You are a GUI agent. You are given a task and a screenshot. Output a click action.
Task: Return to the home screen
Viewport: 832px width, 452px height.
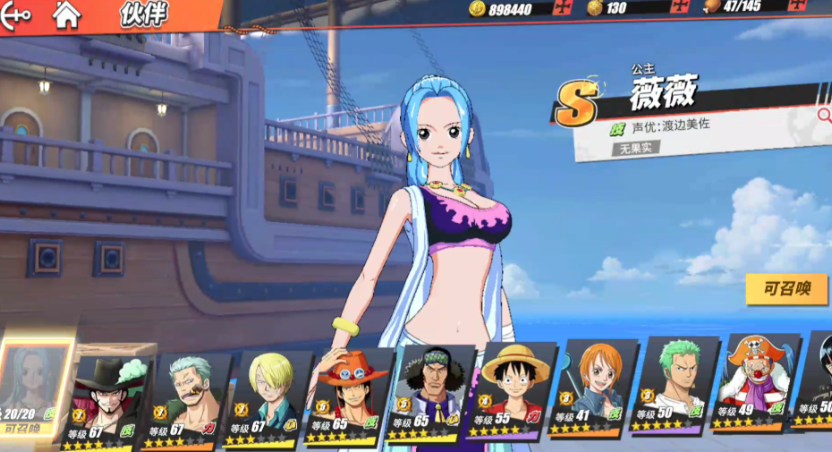(x=66, y=14)
